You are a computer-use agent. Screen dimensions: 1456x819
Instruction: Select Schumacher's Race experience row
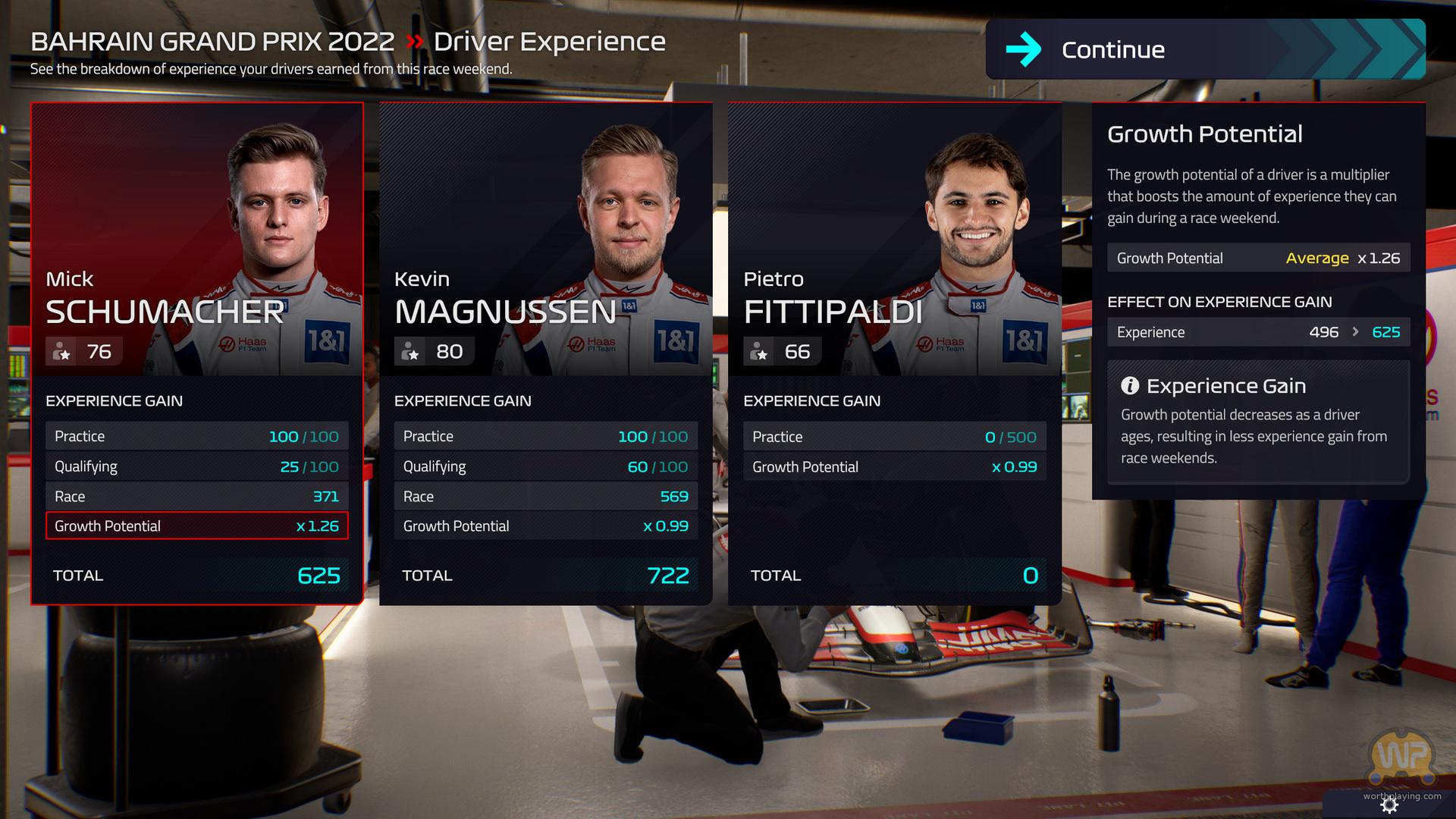[x=196, y=497]
